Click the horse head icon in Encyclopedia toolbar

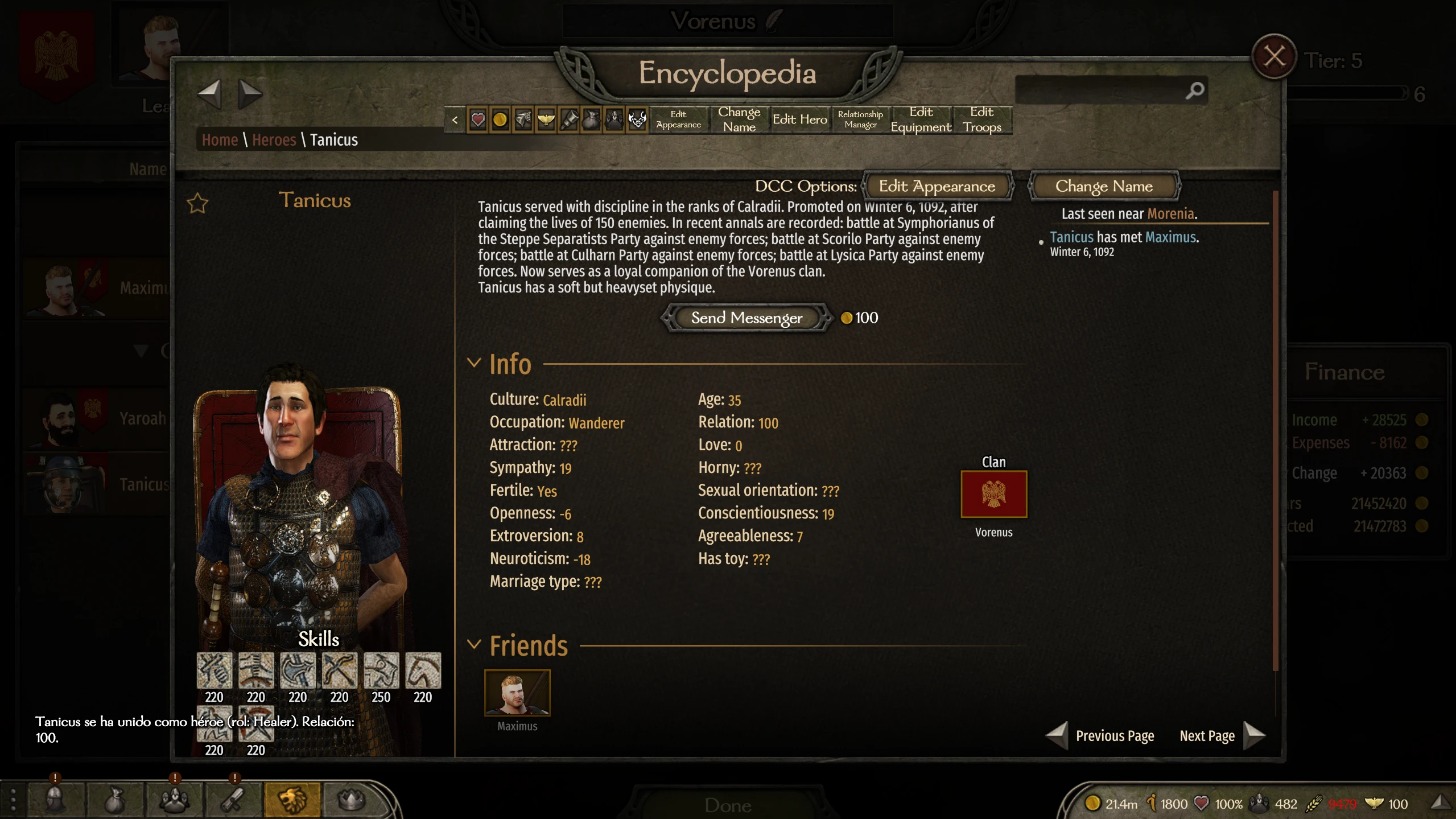(x=523, y=120)
